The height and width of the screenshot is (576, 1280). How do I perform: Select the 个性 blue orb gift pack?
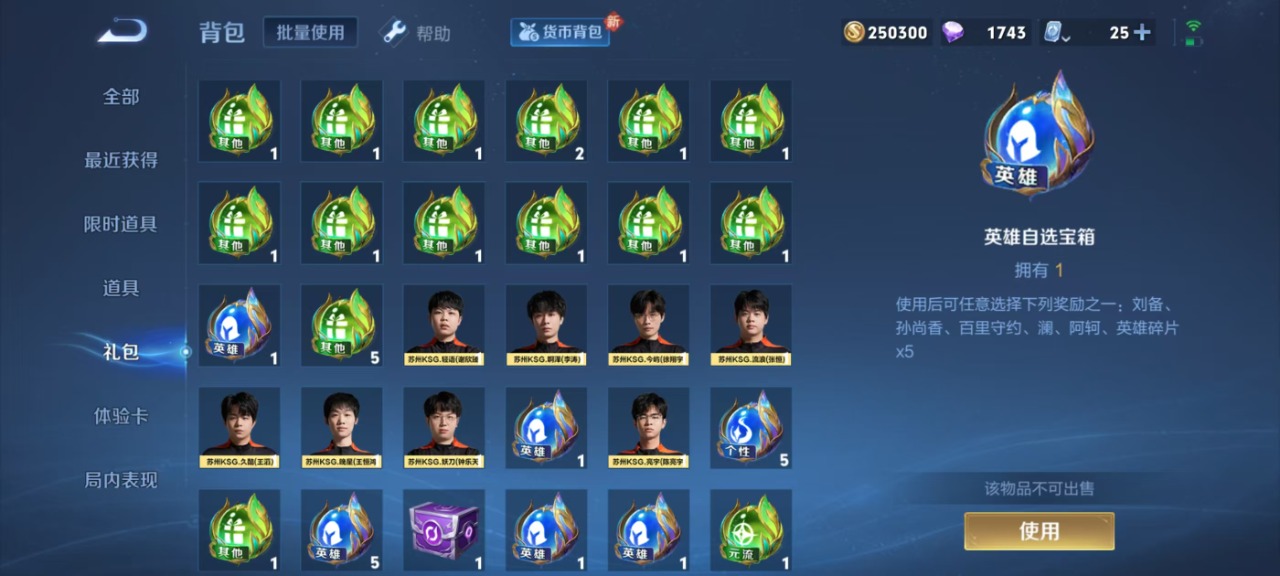tap(751, 428)
